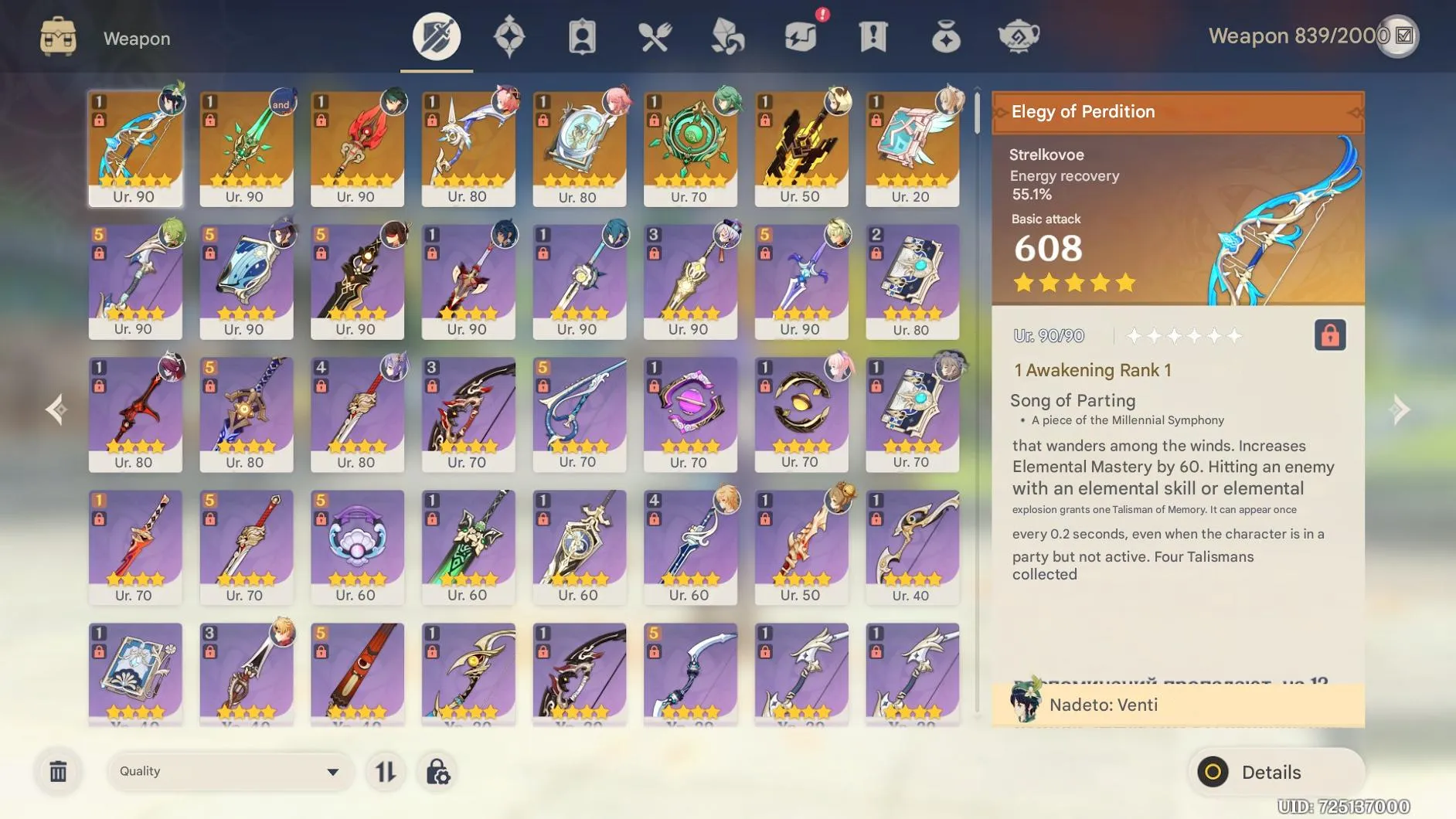Open the Artifacts inventory category
Image resolution: width=1456 pixels, height=819 pixels.
(x=509, y=36)
